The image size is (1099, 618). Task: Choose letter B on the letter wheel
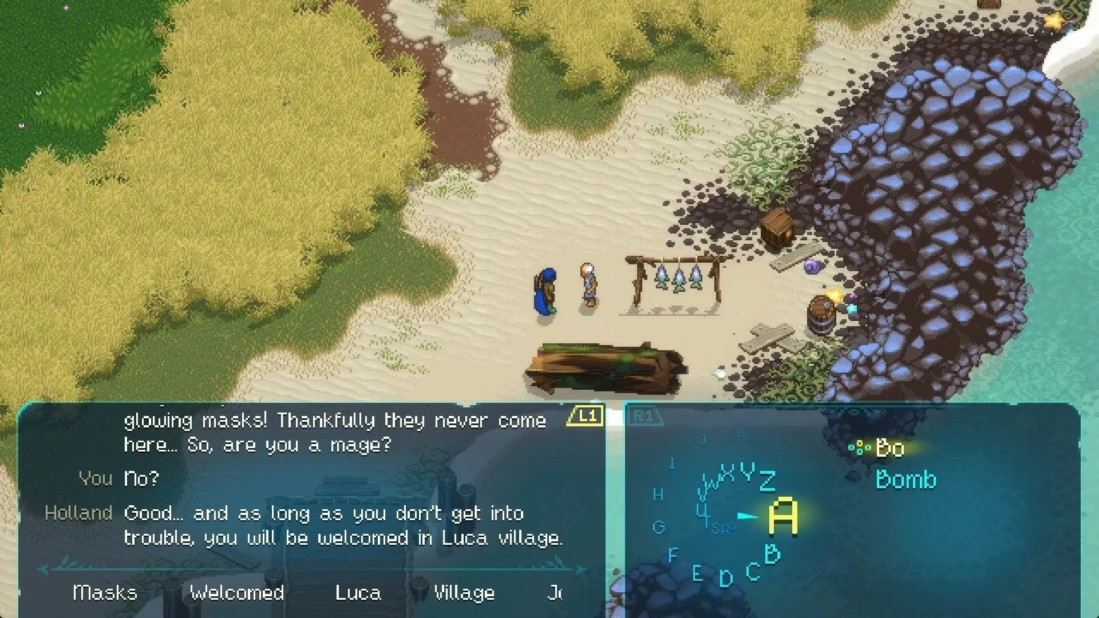pos(772,553)
